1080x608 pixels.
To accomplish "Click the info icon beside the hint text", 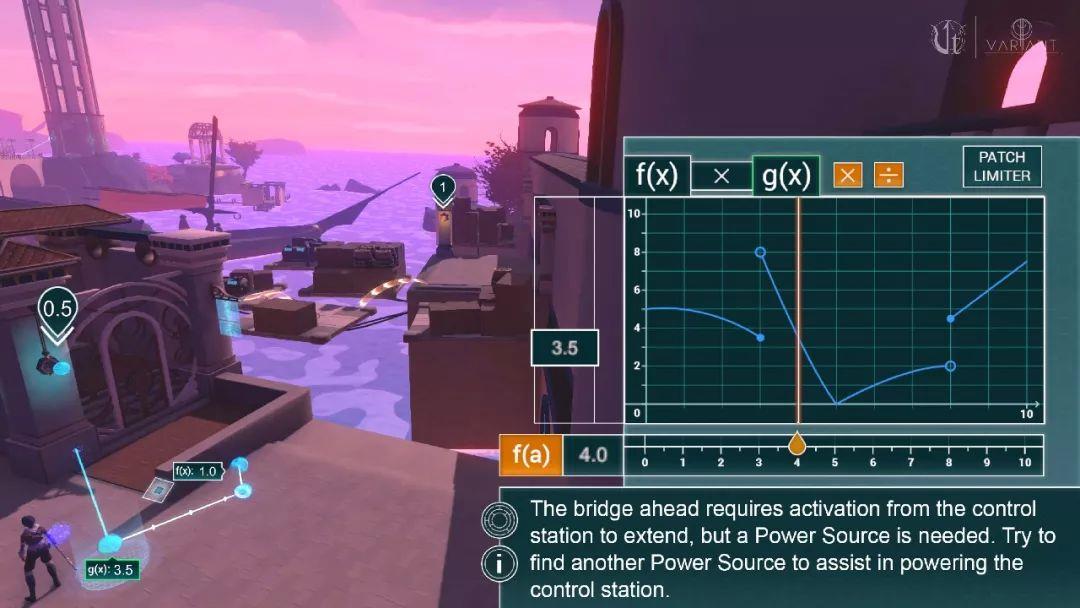I will pos(499,564).
